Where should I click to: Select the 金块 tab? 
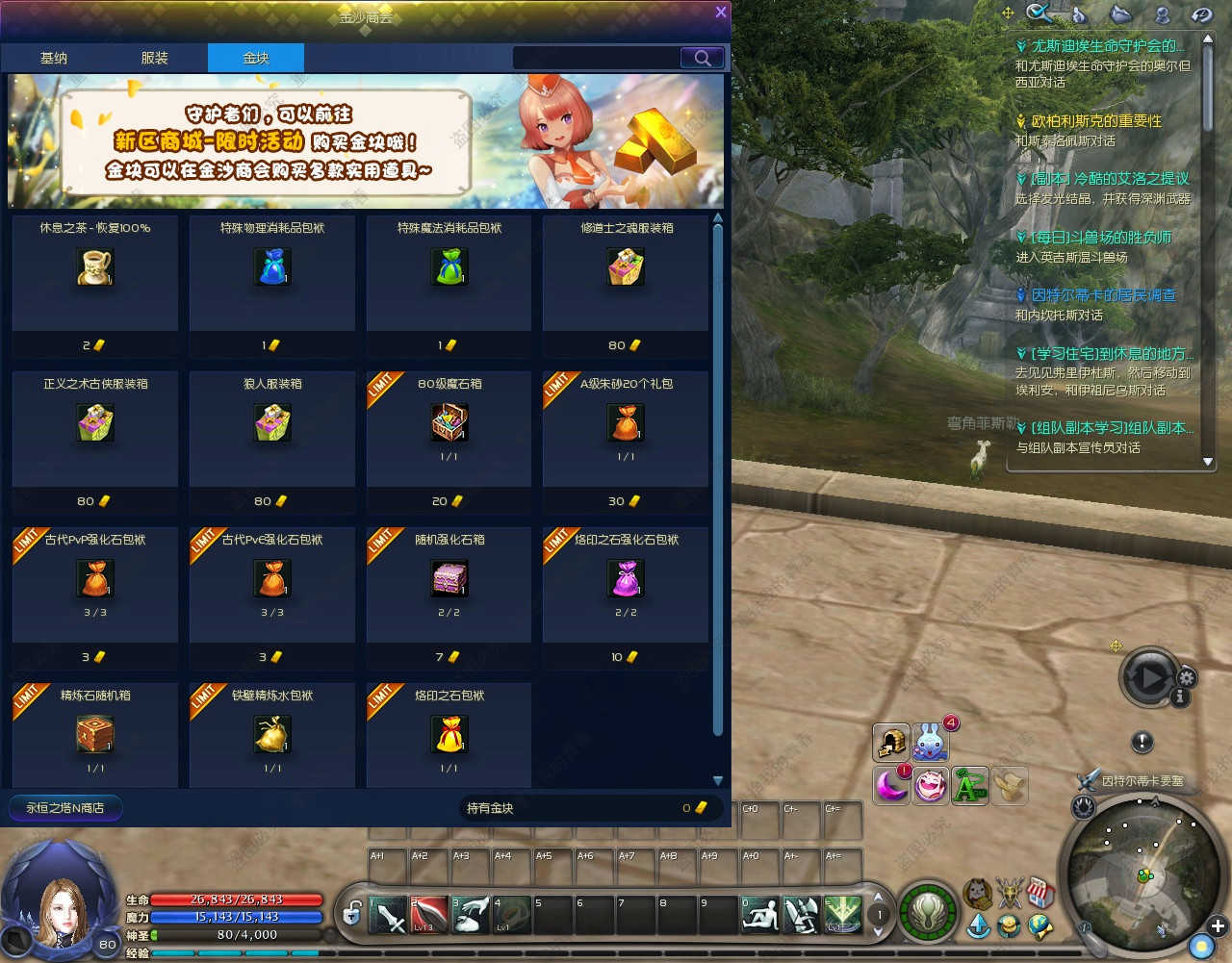click(x=256, y=58)
